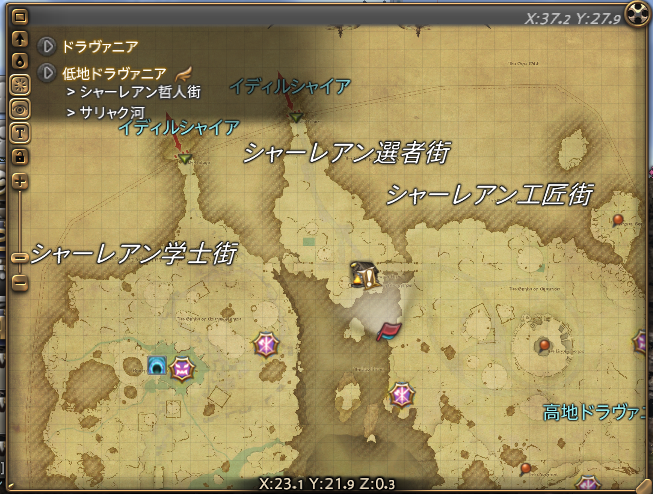Click the quest exclamation marker on map

pos(365,277)
